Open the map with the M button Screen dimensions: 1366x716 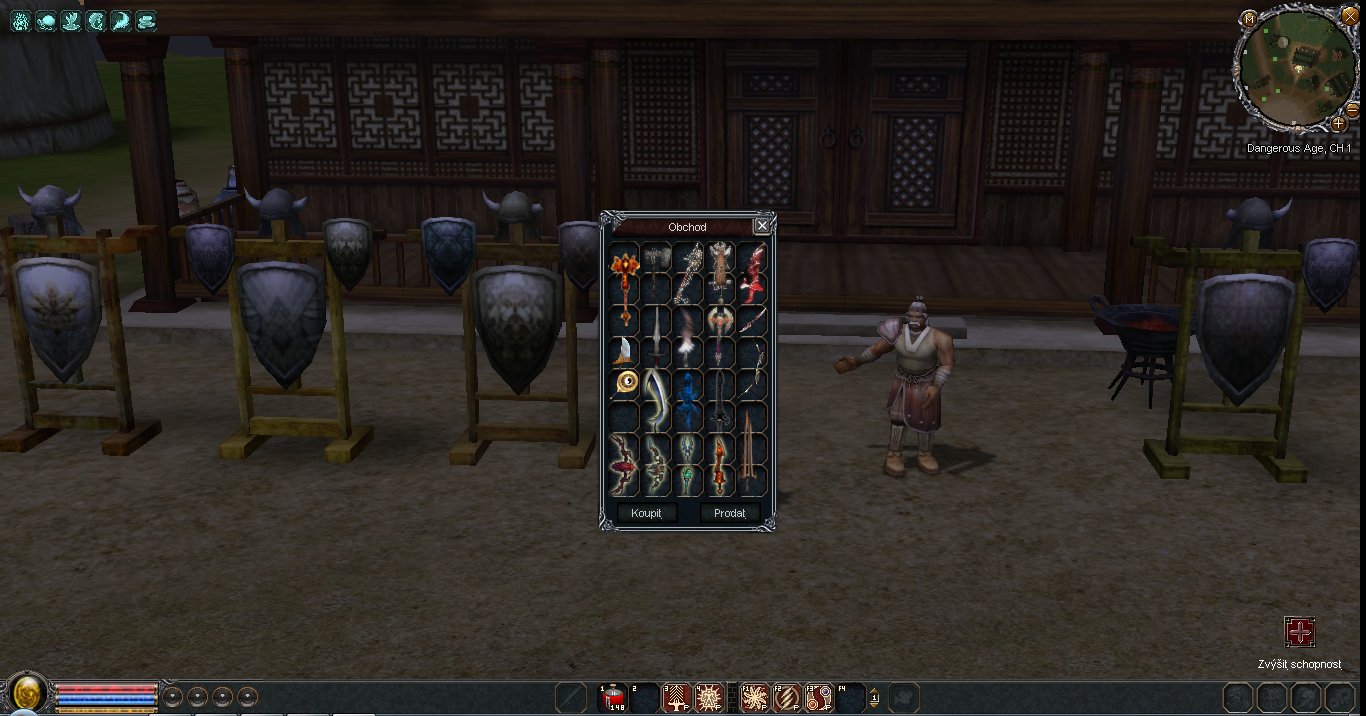click(1249, 18)
